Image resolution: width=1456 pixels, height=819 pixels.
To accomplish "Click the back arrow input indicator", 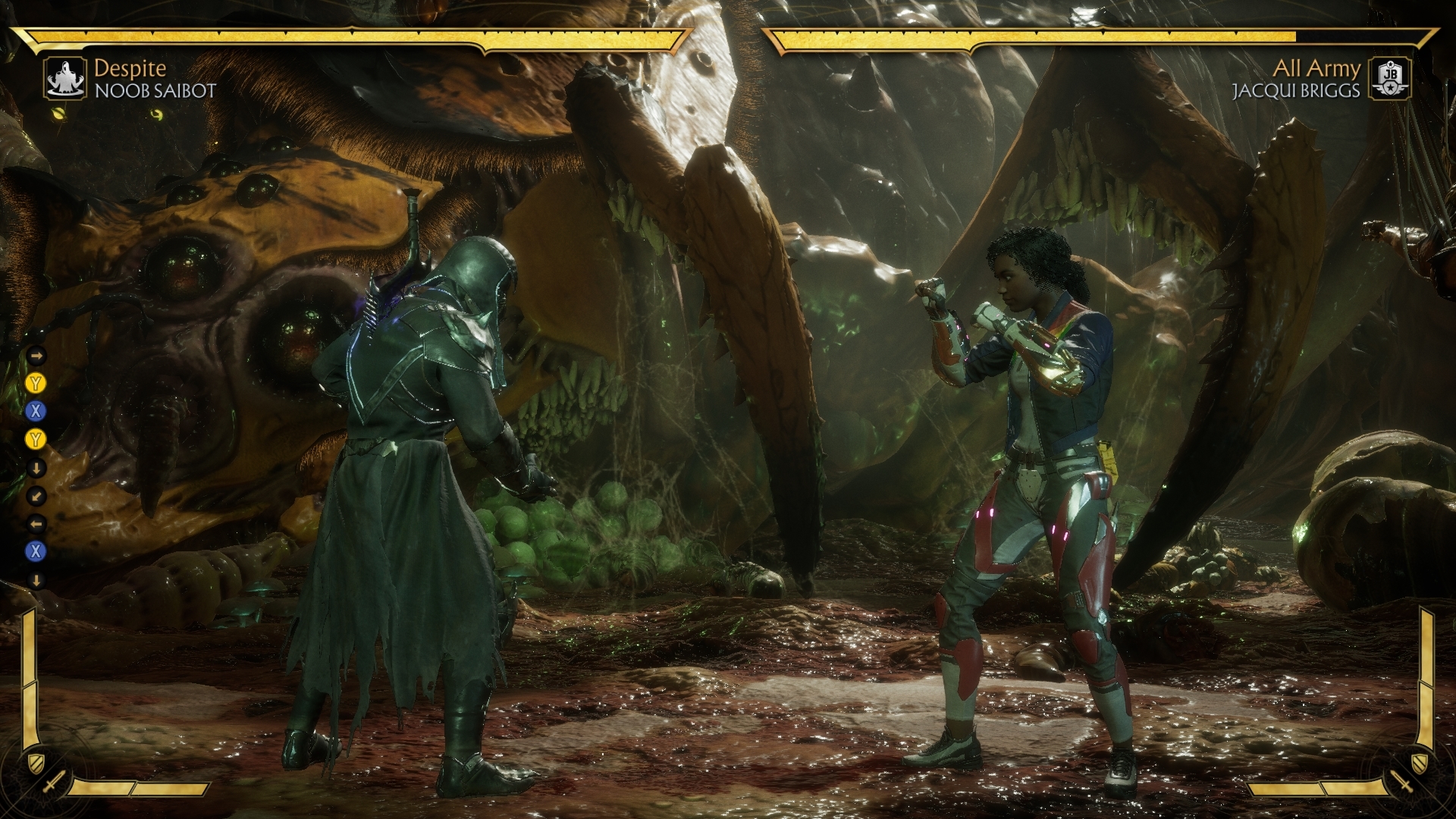I will (36, 525).
